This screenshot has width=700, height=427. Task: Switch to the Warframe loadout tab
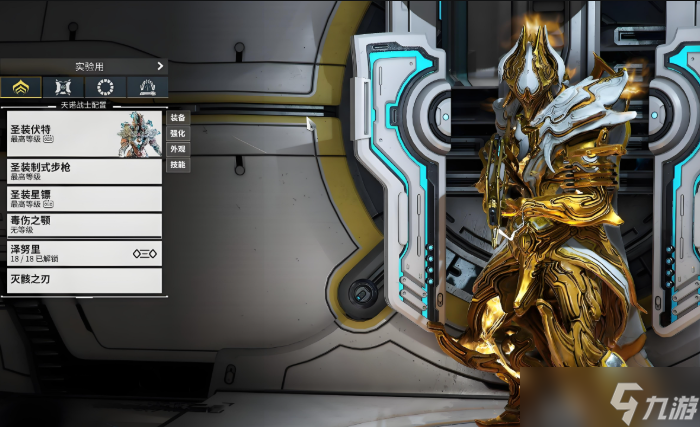[x=21, y=87]
